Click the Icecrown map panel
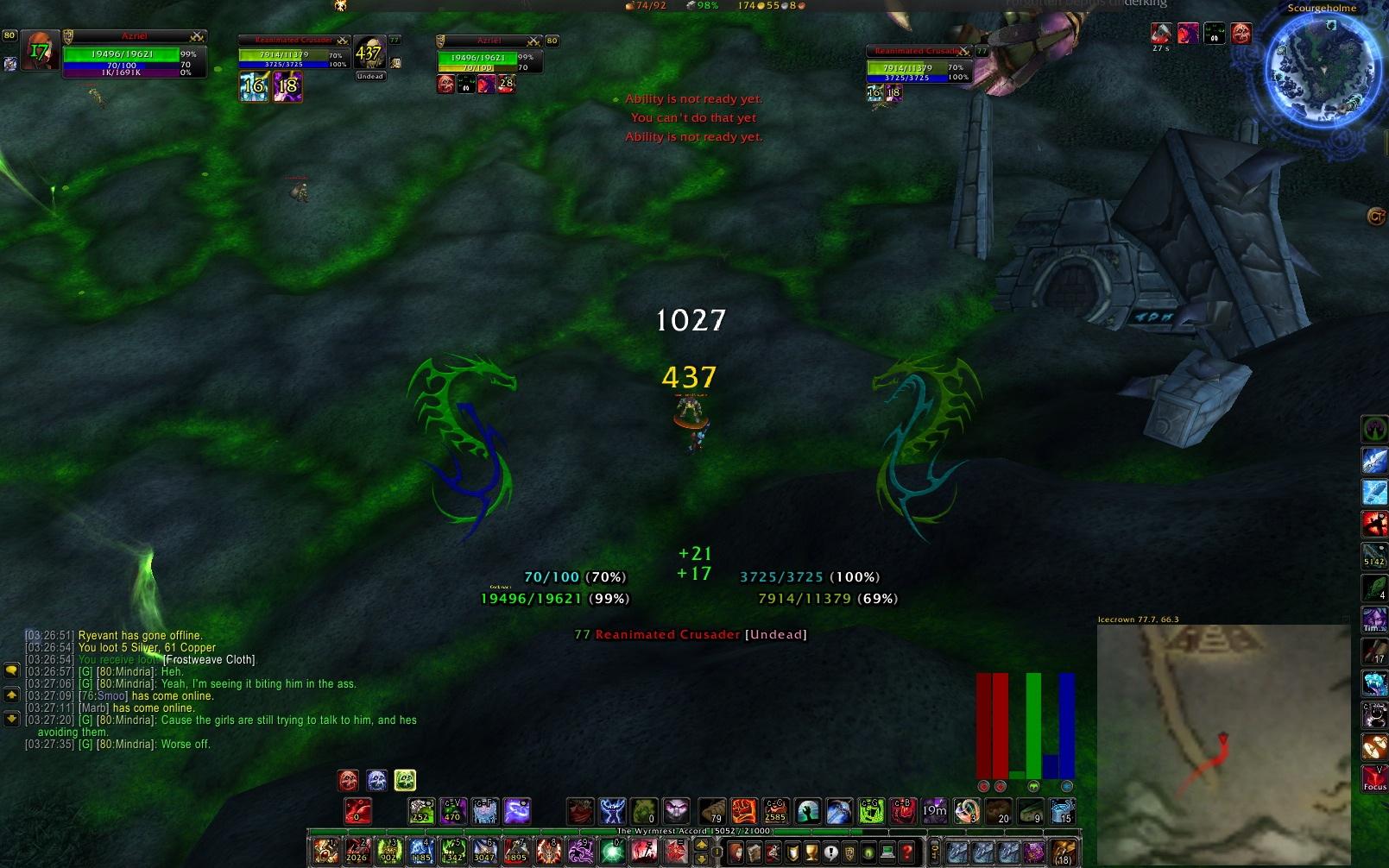The image size is (1389, 868). coord(1222,742)
